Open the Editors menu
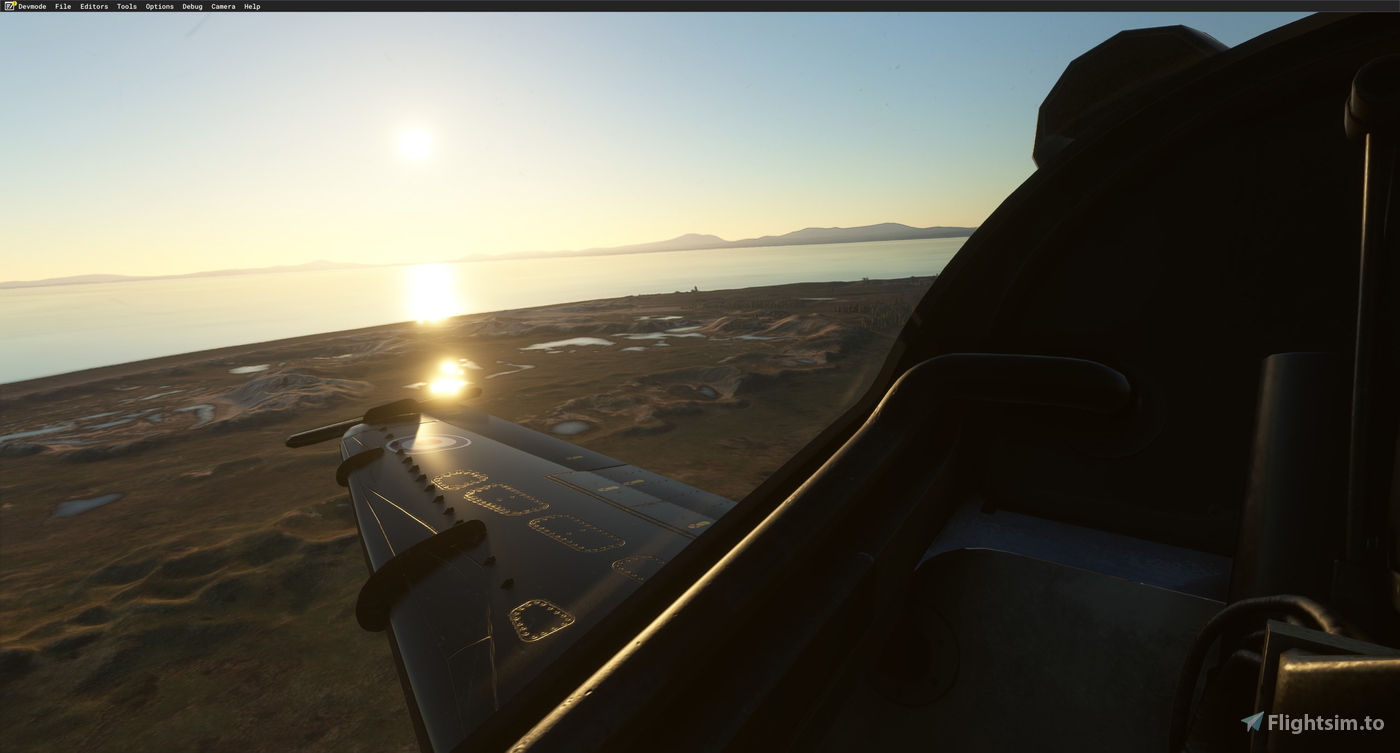Viewport: 1400px width, 753px height. [92, 6]
